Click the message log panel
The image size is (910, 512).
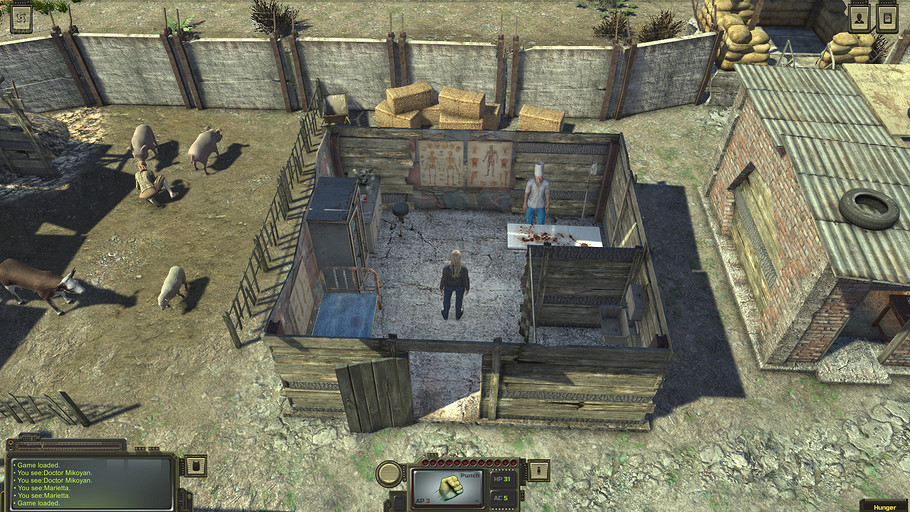click(x=92, y=482)
